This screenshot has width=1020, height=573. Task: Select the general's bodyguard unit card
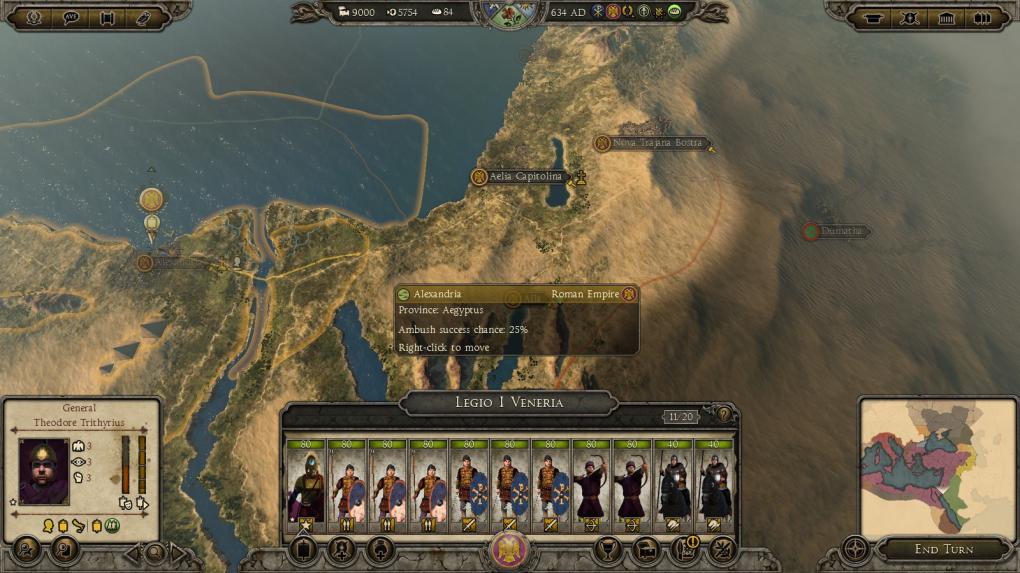(306, 486)
